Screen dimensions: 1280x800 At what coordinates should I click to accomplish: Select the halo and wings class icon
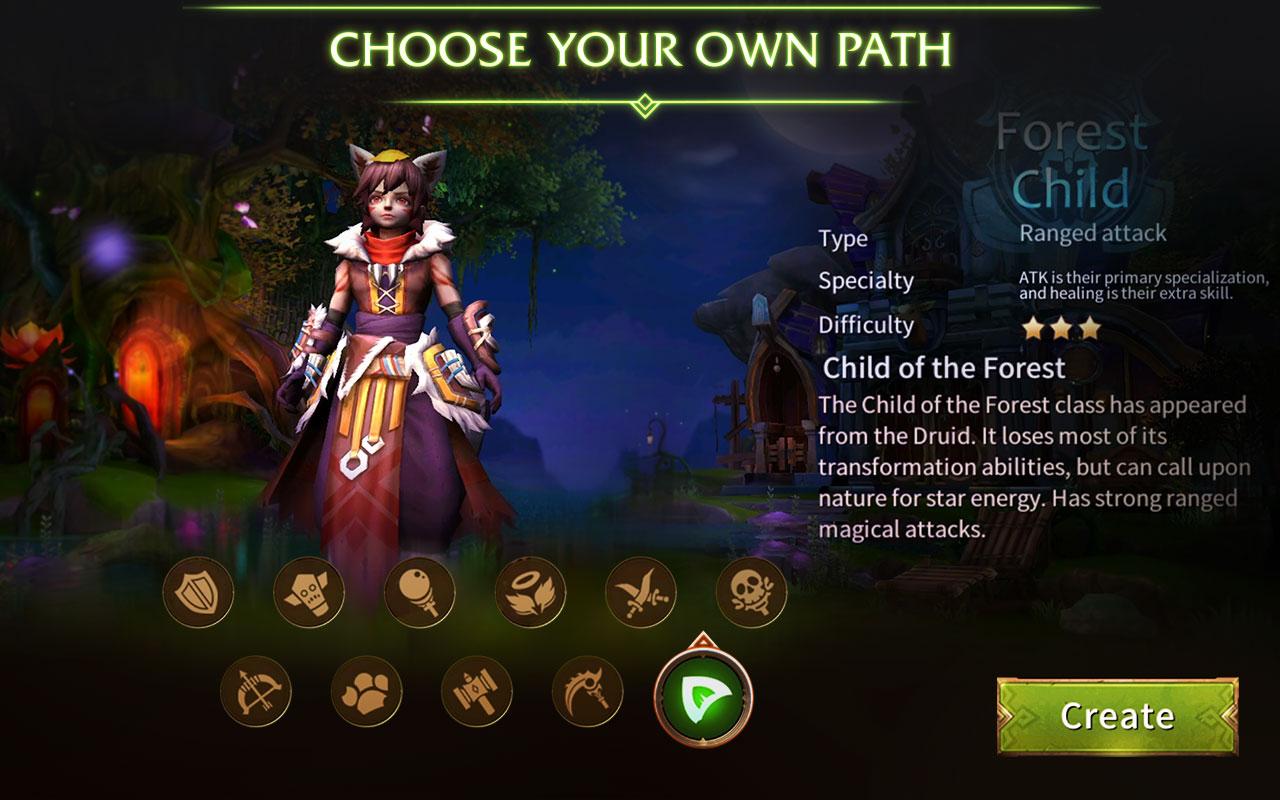pyautogui.click(x=530, y=592)
